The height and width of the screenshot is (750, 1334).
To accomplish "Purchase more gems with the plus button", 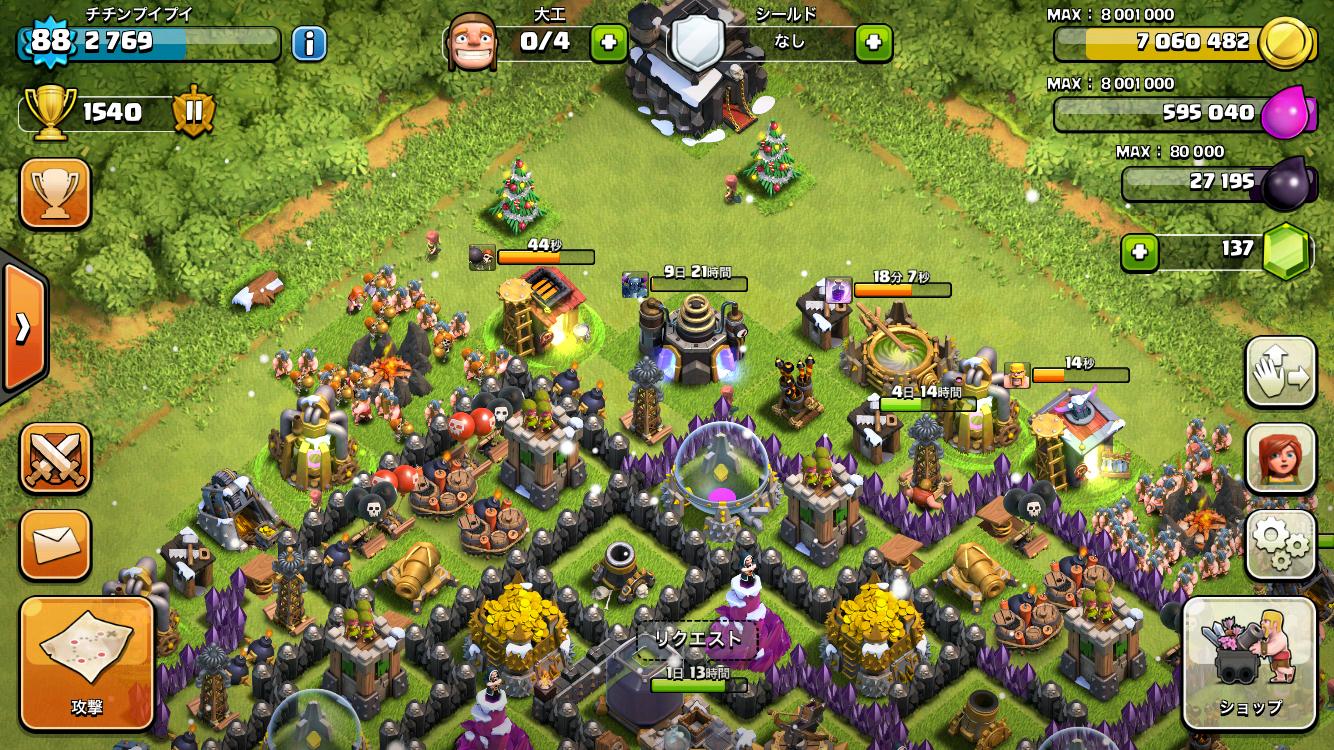I will coord(1138,252).
